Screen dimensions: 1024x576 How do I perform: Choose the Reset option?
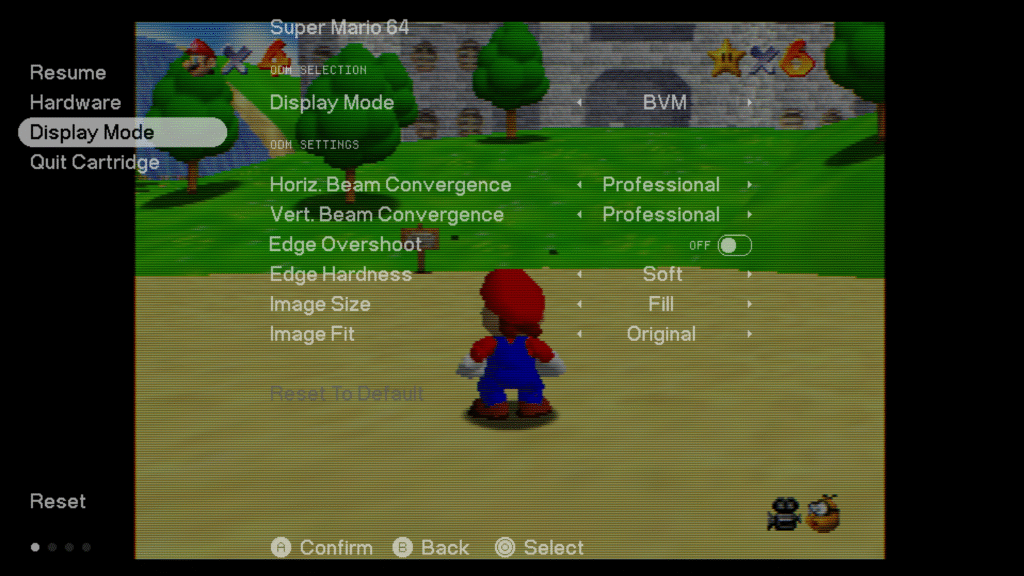coord(58,502)
